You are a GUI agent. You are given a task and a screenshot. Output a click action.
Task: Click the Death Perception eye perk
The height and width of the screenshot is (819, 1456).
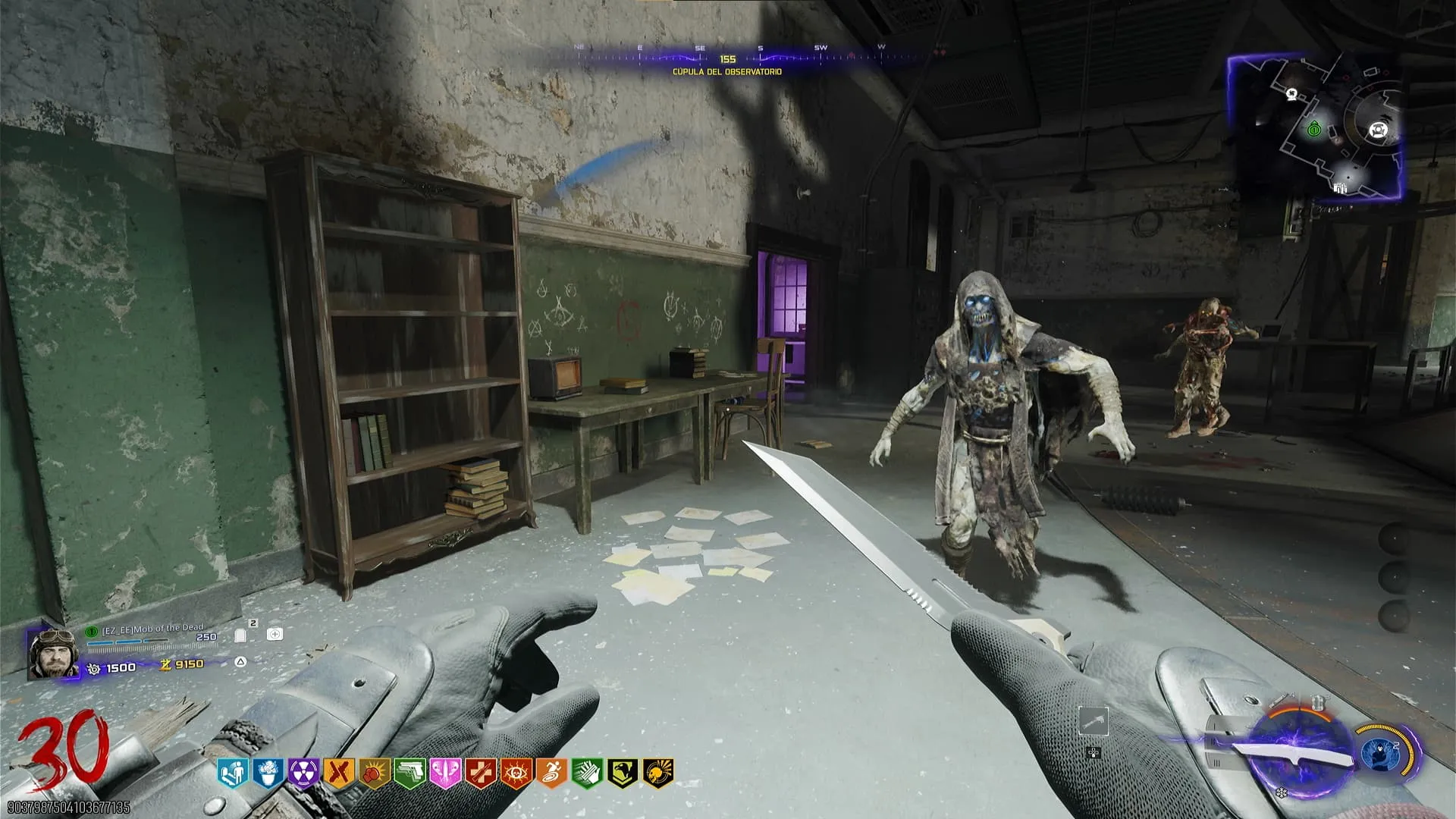[x=516, y=773]
